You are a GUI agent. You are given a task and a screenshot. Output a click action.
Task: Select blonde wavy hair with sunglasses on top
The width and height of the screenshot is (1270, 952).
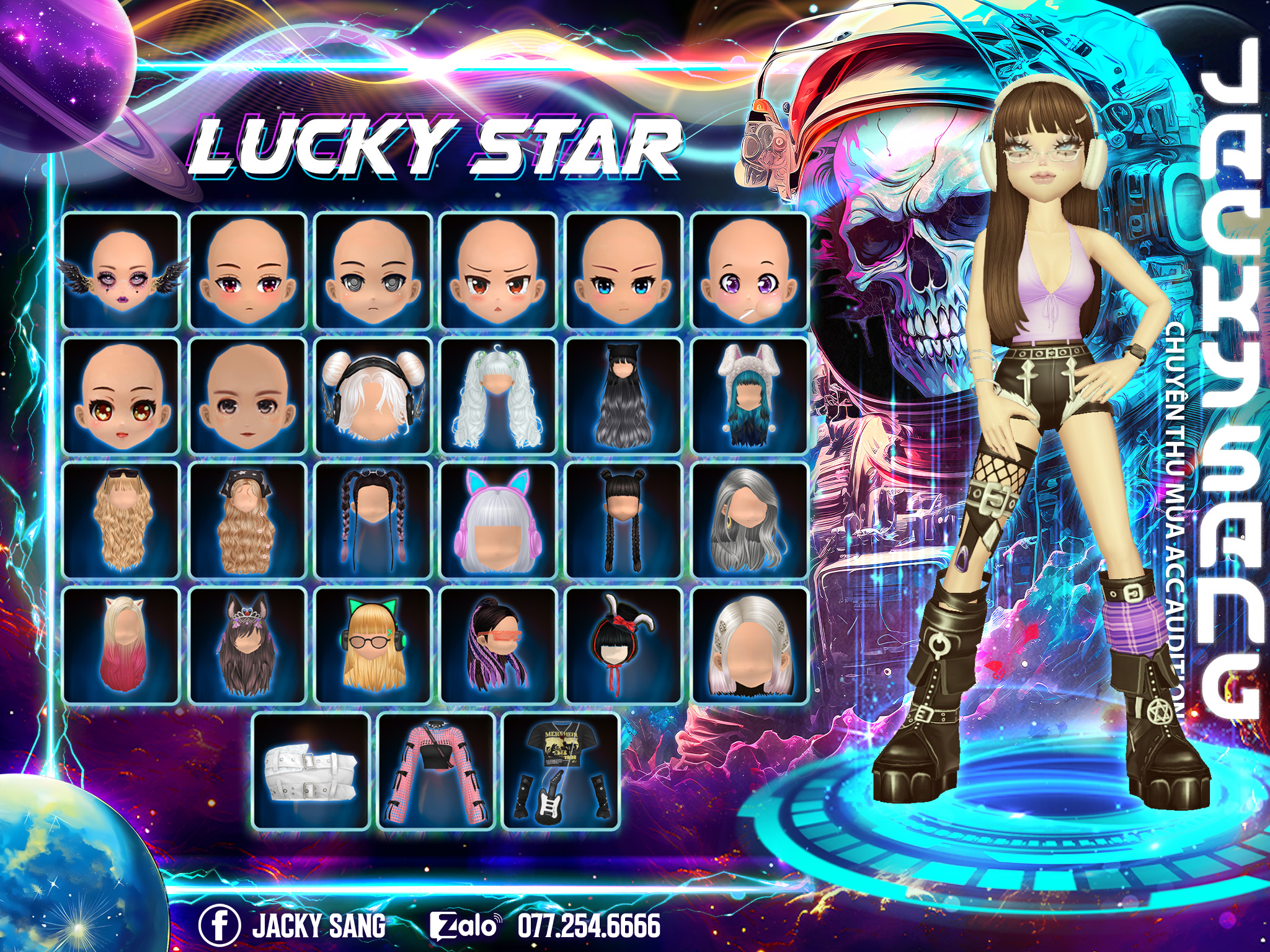click(x=122, y=521)
